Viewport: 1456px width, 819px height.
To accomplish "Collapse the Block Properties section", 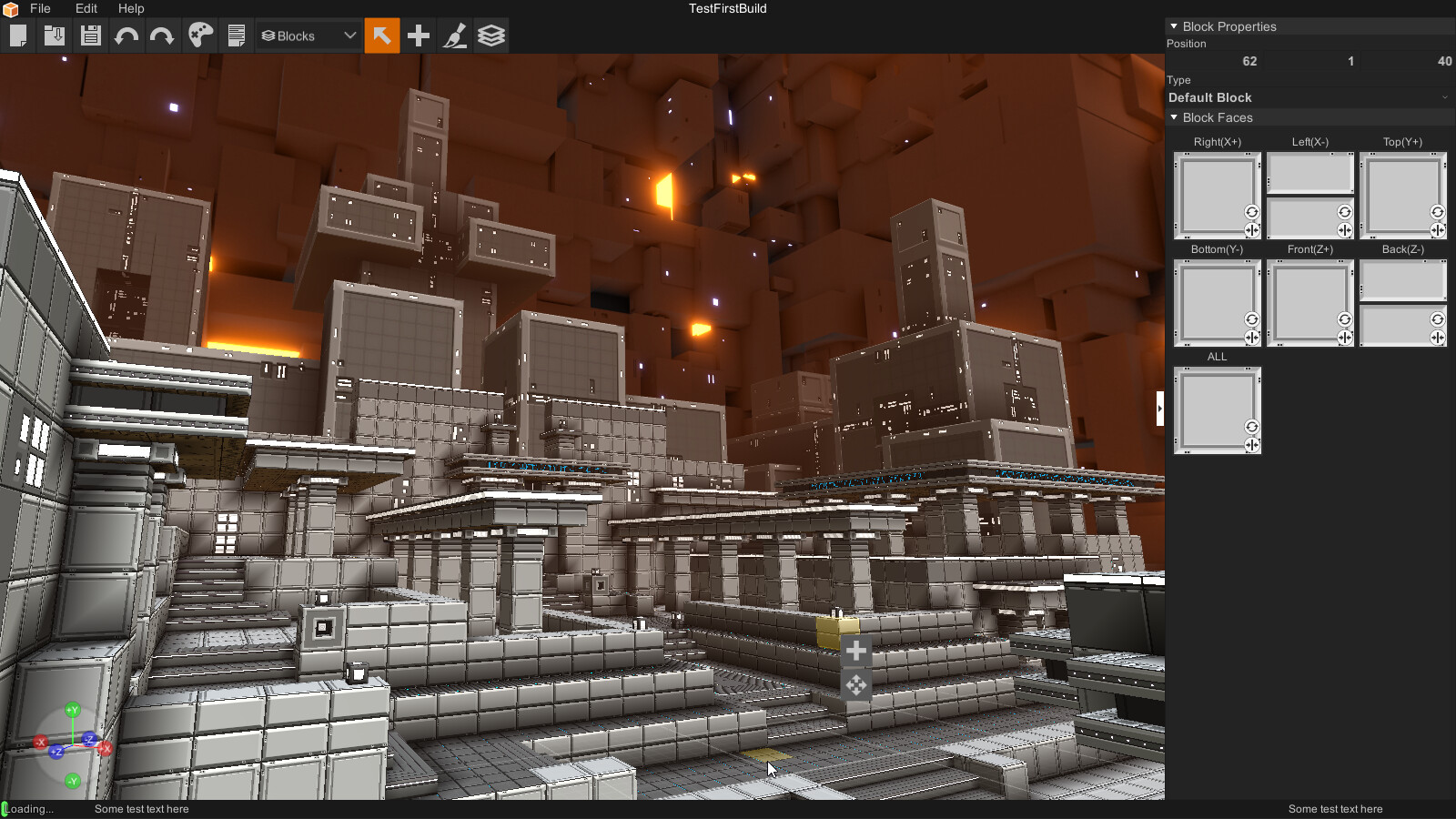I will [1174, 26].
